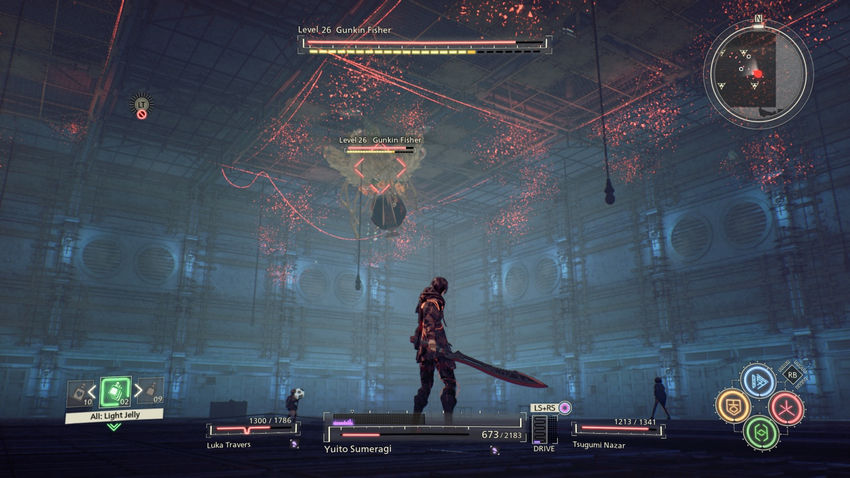The width and height of the screenshot is (850, 478).
Task: Cycle items with the right arrow
Action: pyautogui.click(x=138, y=391)
